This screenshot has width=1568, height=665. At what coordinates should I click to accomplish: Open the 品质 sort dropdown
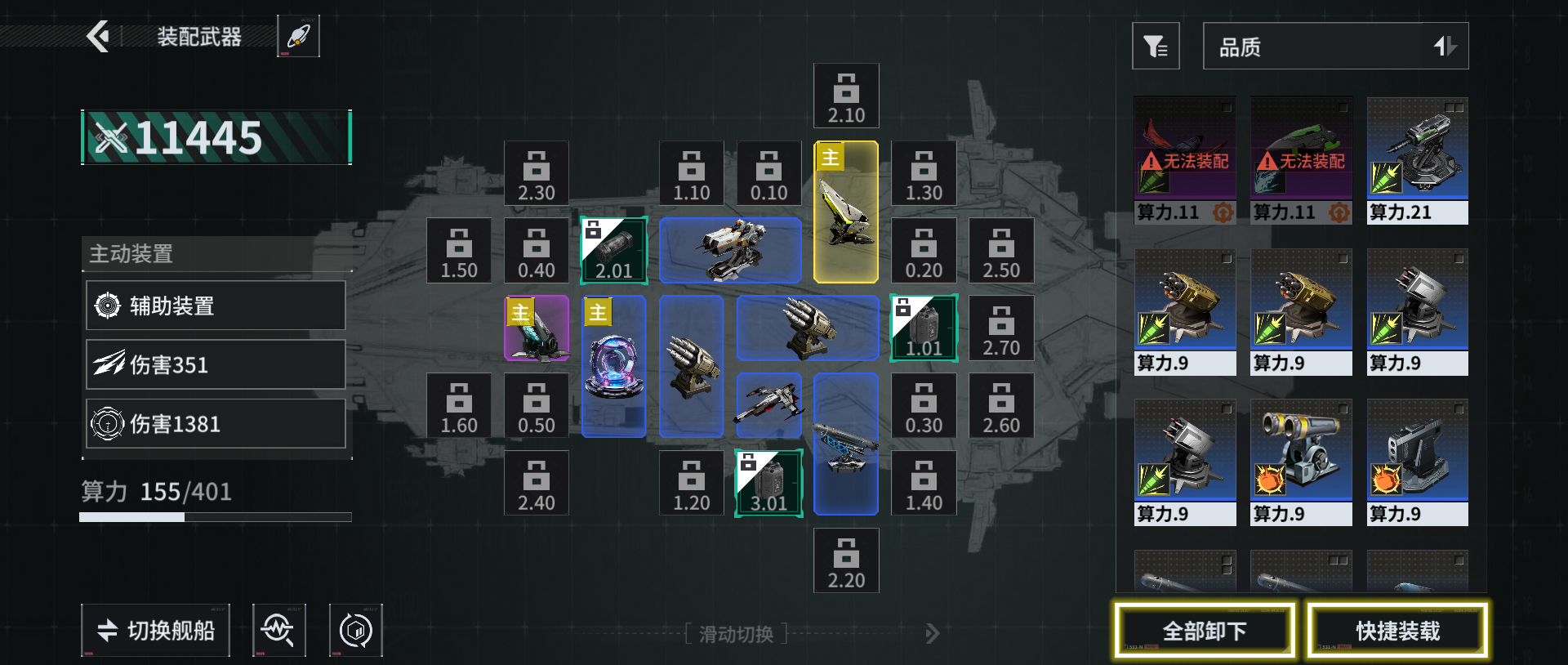click(x=1334, y=47)
